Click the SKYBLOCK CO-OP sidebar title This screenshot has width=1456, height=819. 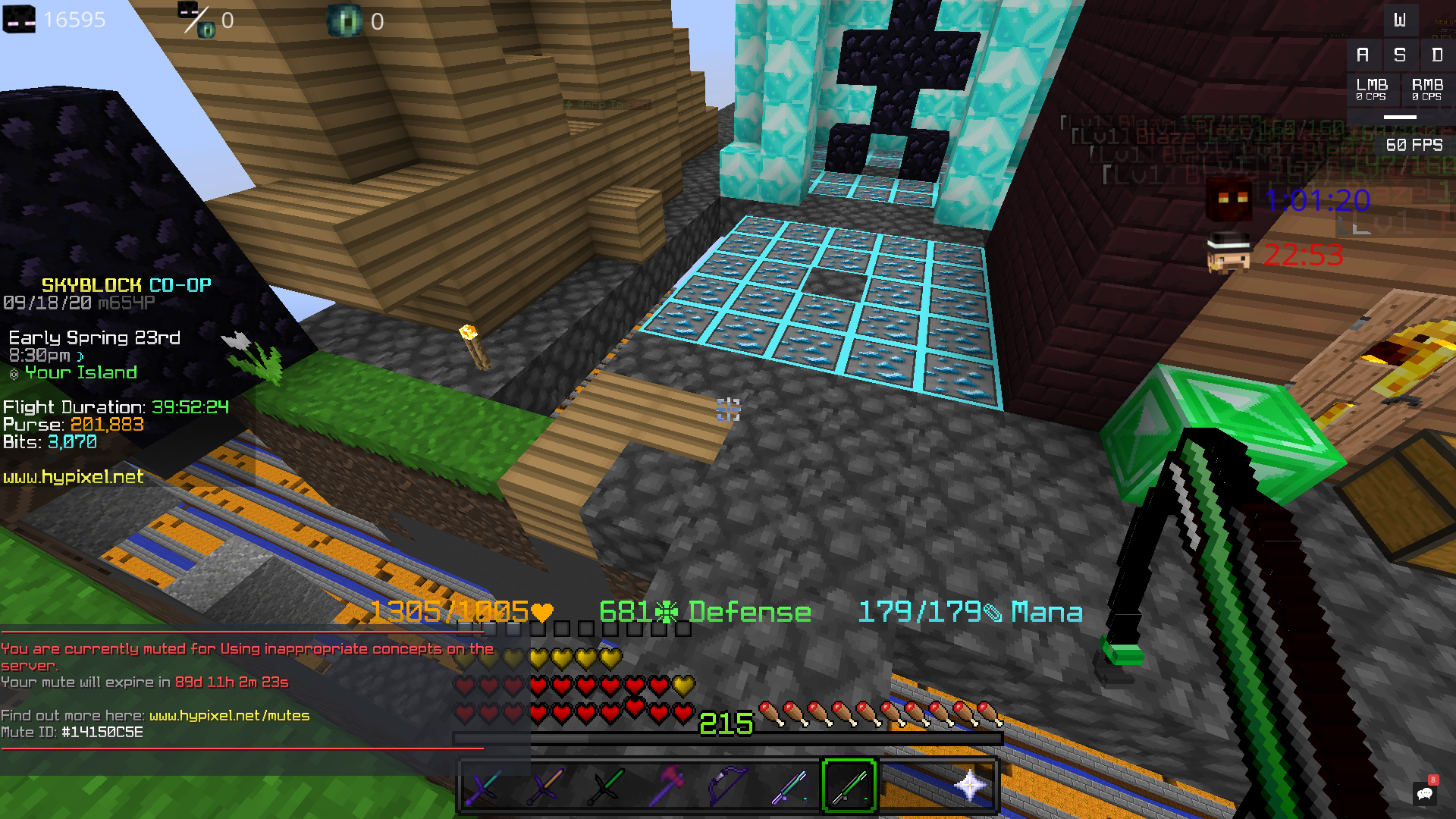(x=125, y=285)
